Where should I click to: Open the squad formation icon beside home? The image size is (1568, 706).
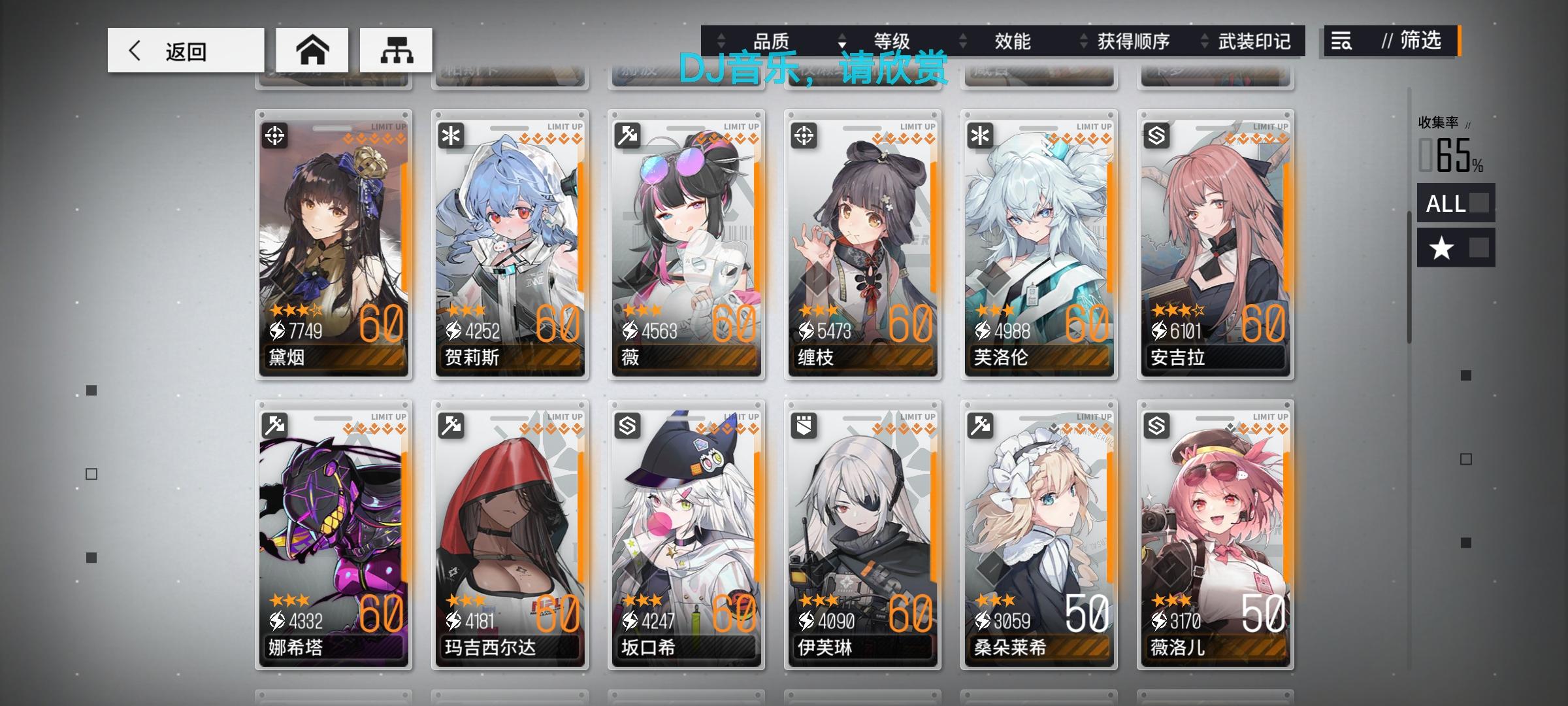click(397, 49)
